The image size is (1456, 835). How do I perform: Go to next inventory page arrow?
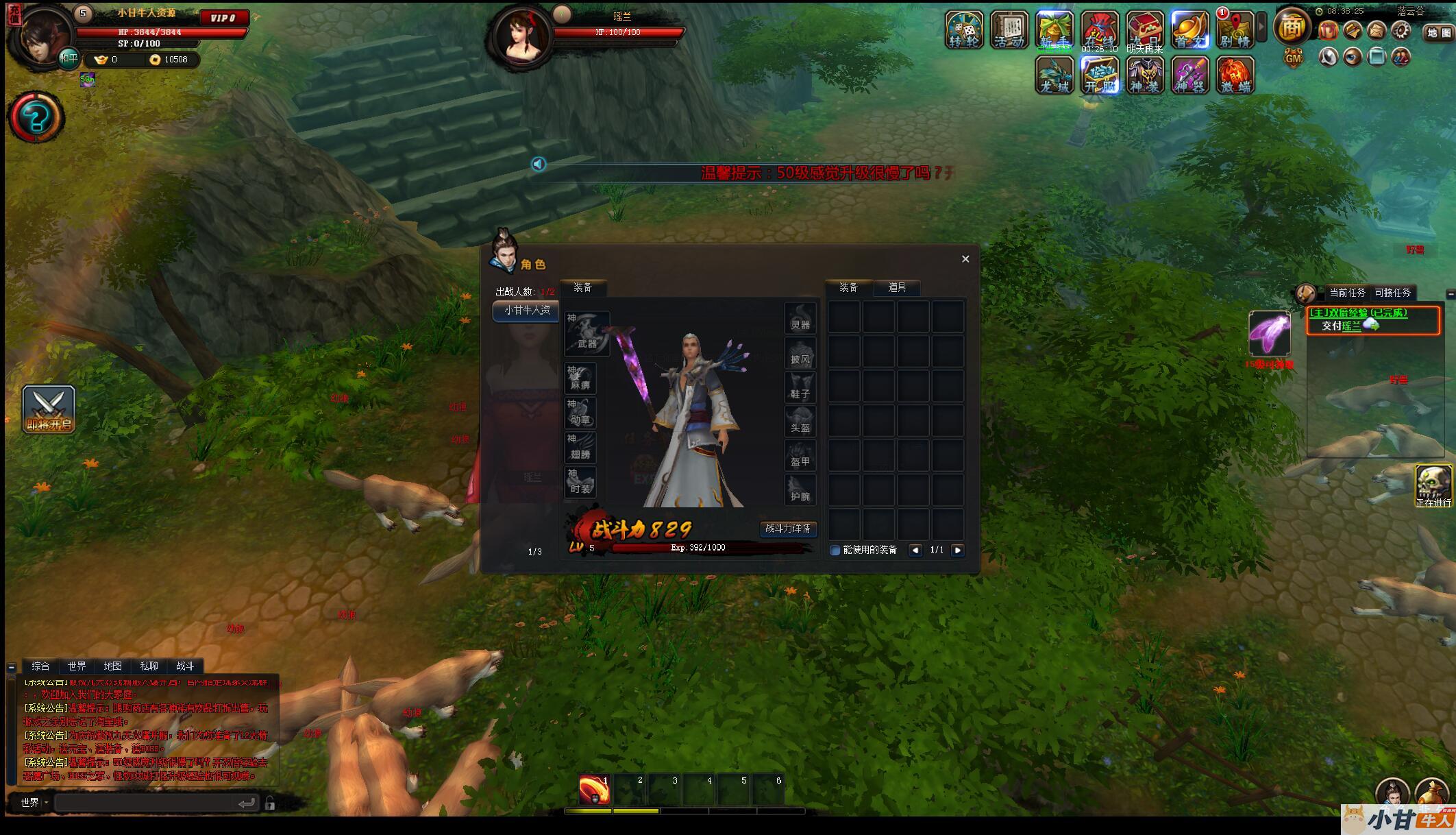pos(958,550)
